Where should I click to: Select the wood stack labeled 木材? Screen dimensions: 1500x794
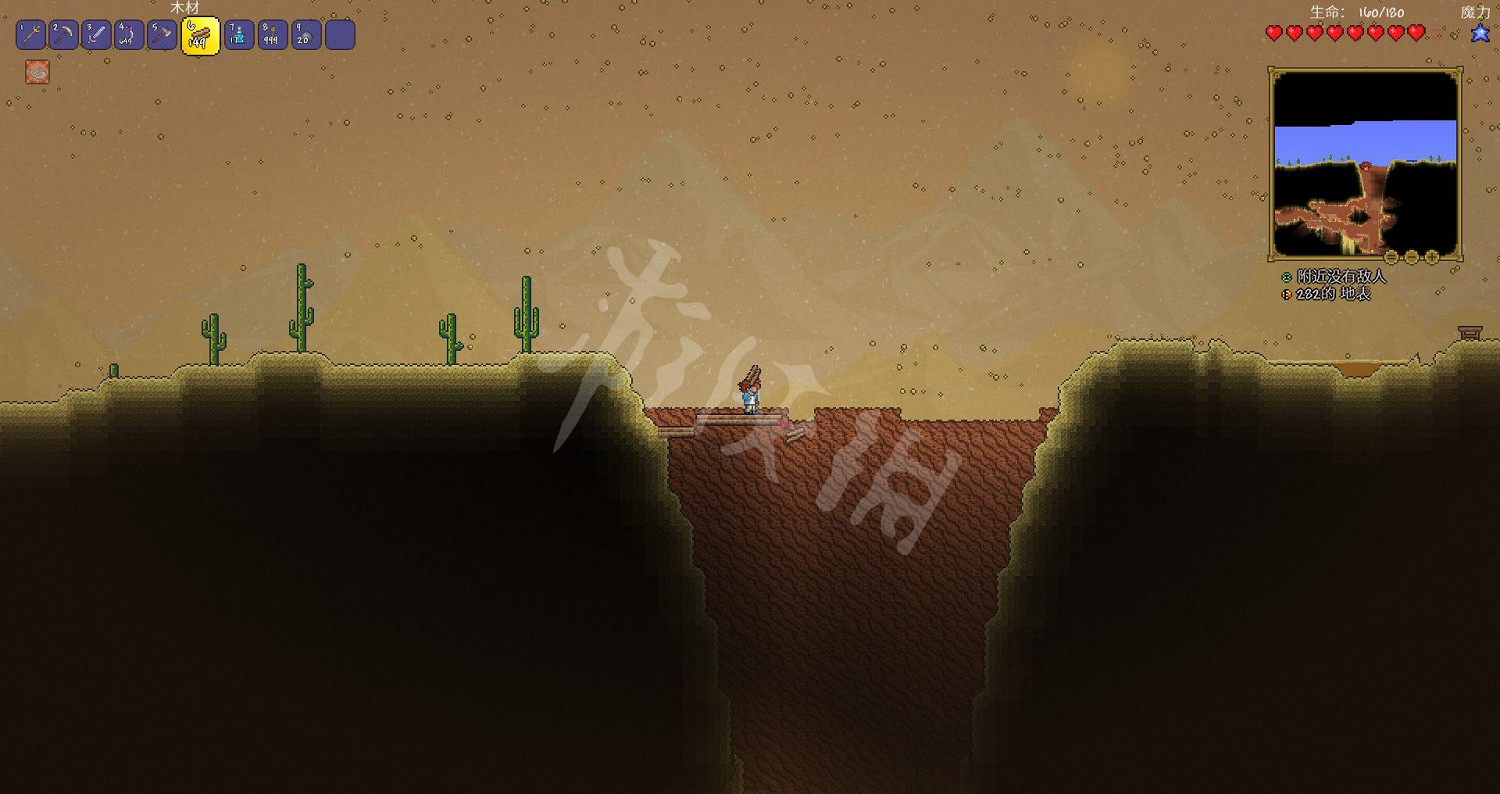coord(198,33)
